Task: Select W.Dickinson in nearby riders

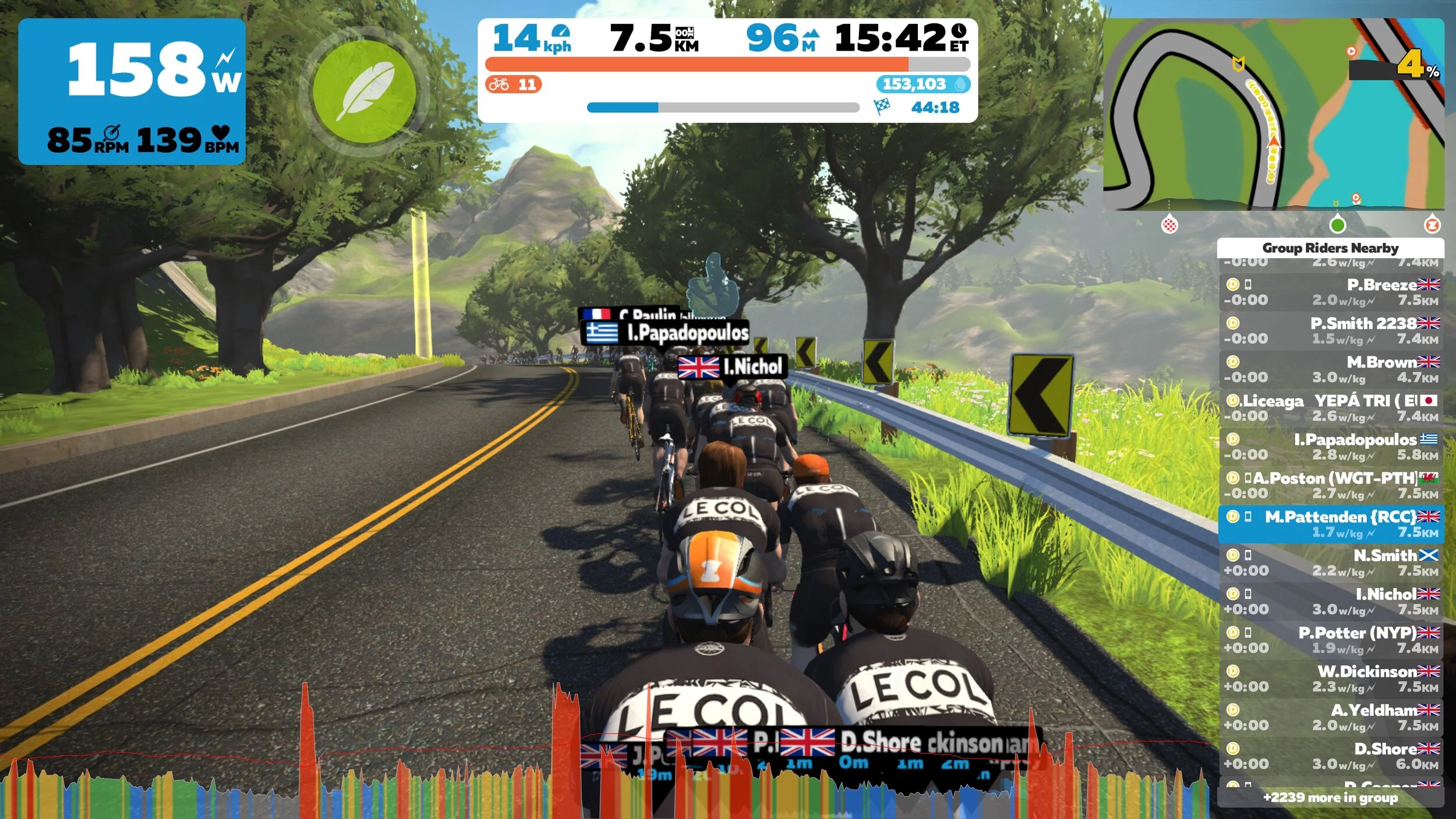Action: point(1330,679)
